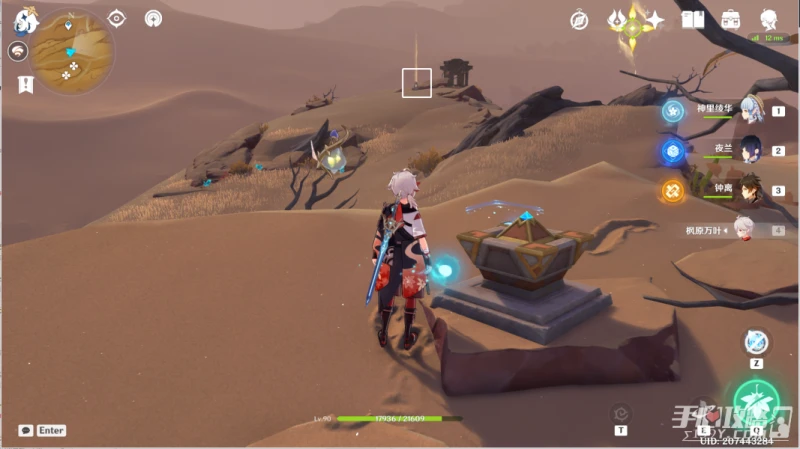
Task: Open the winged events icon
Action: (618, 19)
